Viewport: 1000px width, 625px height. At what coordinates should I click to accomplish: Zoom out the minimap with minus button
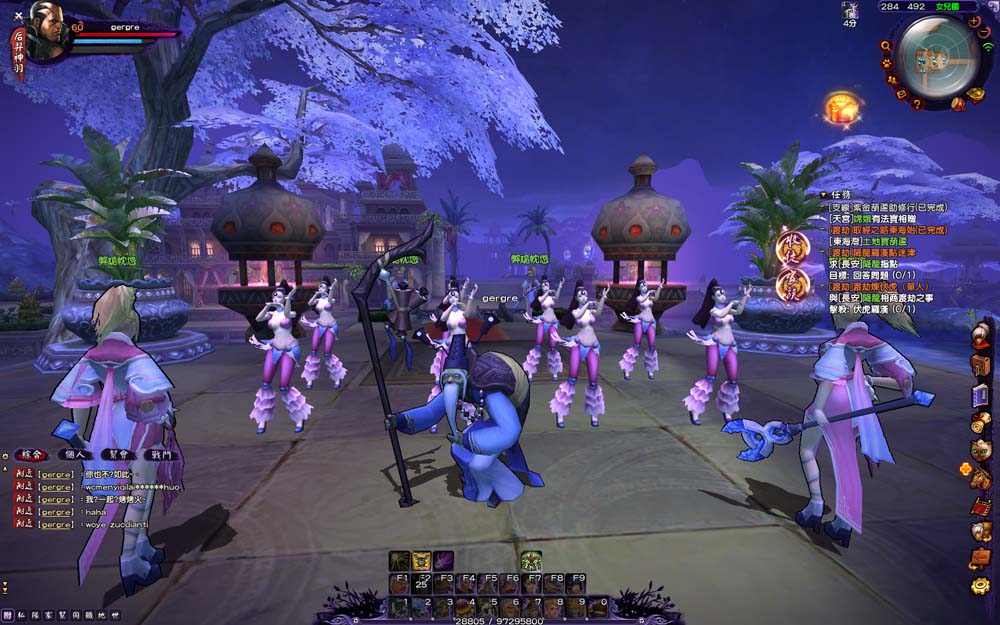click(985, 33)
